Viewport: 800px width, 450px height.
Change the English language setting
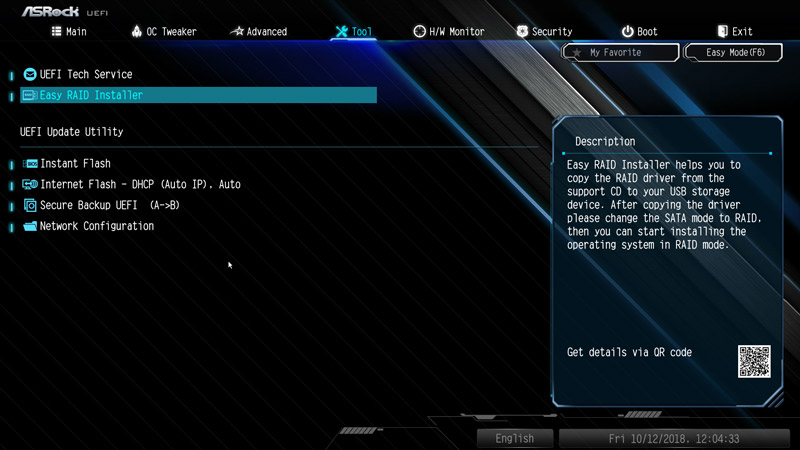[x=514, y=438]
